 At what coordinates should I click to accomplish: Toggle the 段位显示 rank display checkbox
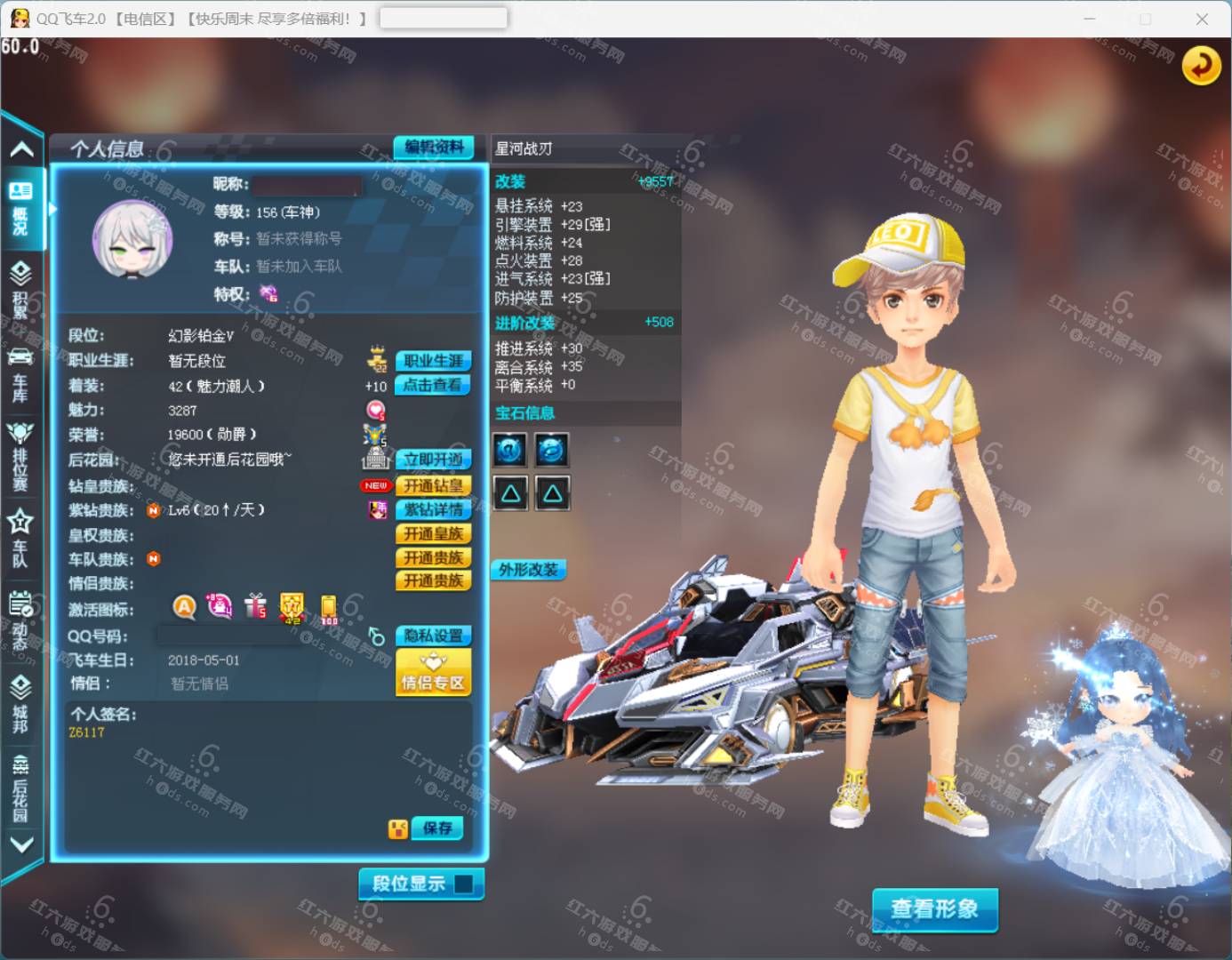pyautogui.click(x=463, y=884)
